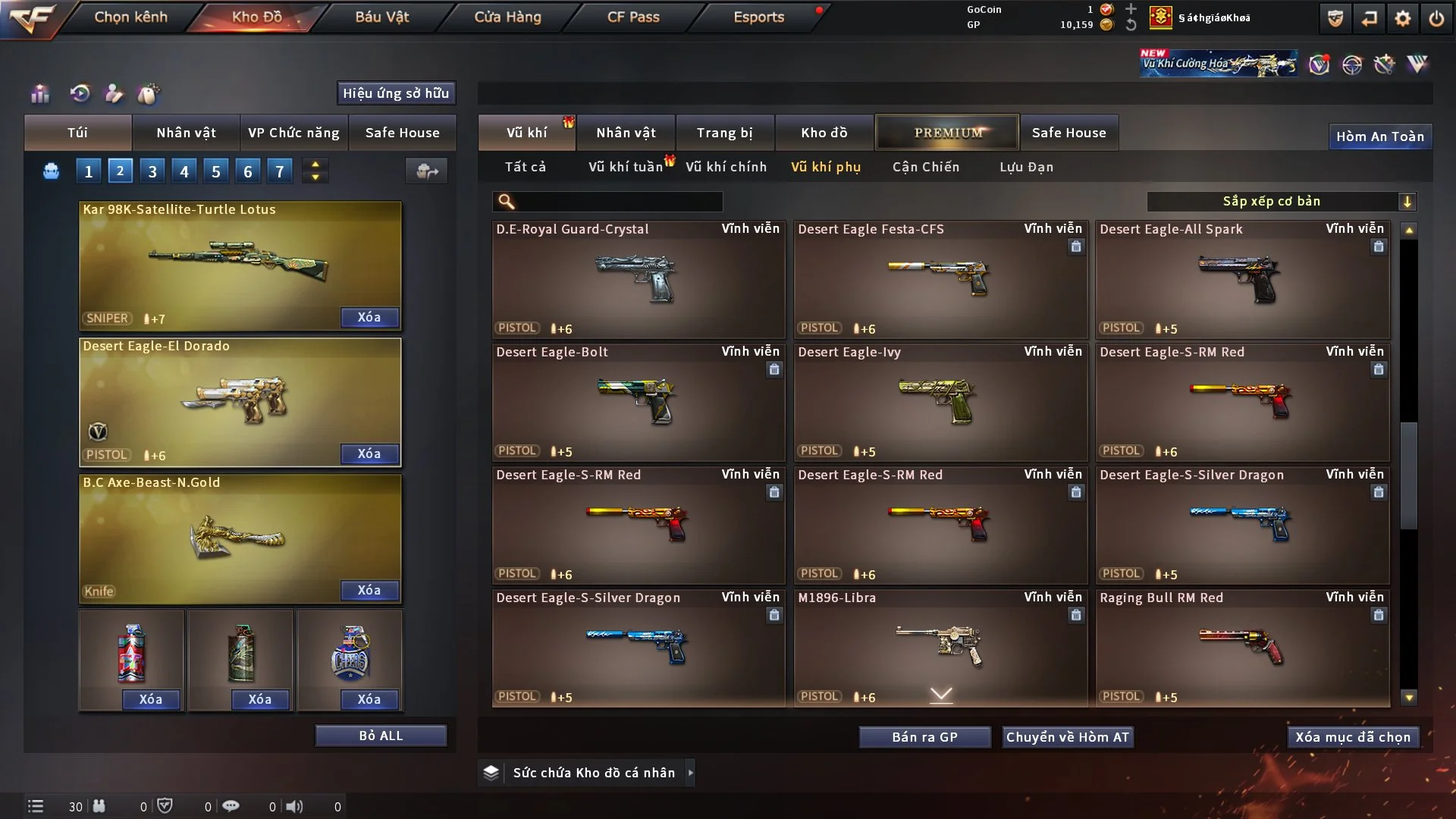Open the Sắp xếp cơ bản sort dropdown
The height and width of the screenshot is (819, 1456).
click(1281, 201)
